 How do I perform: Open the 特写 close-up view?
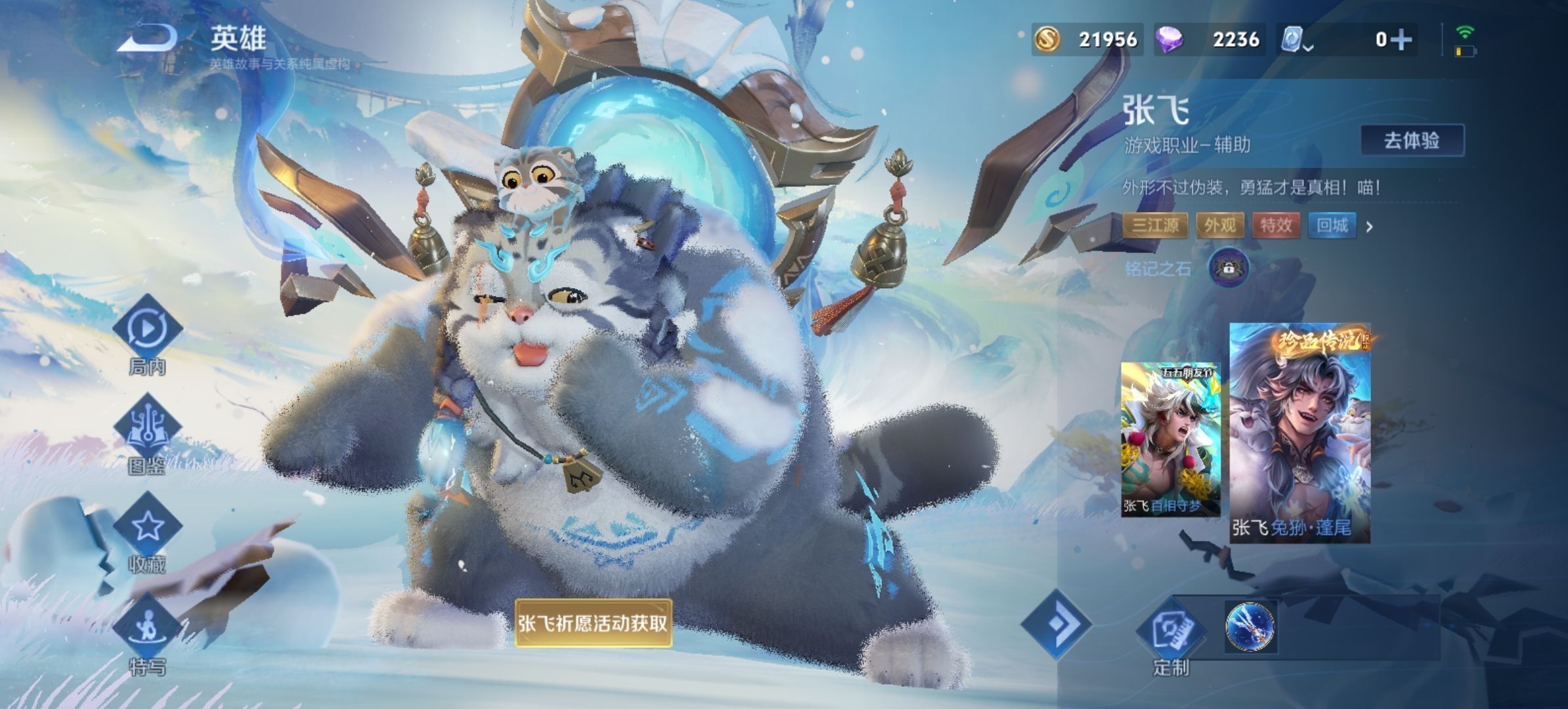click(x=147, y=629)
